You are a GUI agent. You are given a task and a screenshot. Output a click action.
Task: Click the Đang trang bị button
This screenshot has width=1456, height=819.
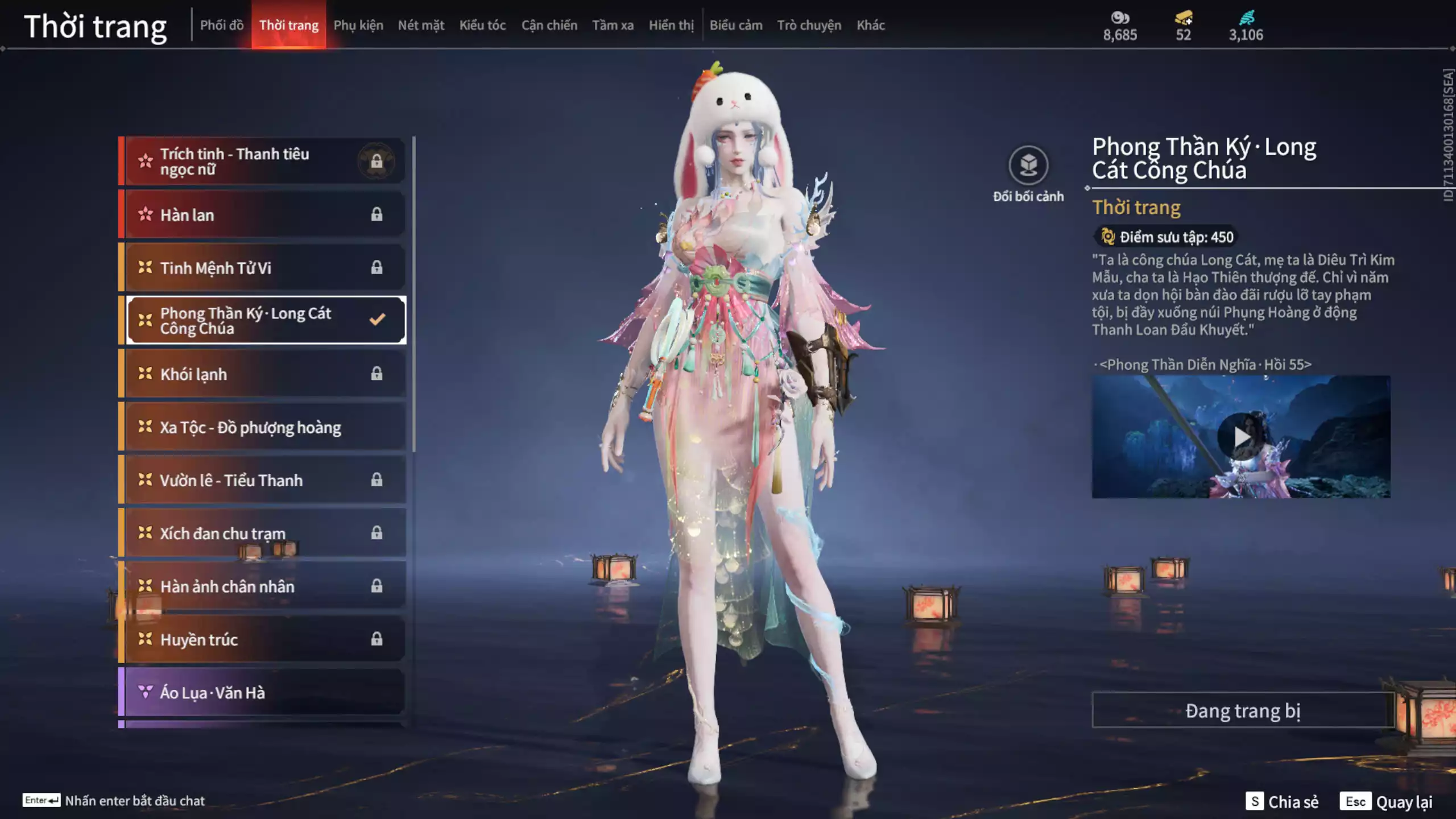[x=1243, y=710]
